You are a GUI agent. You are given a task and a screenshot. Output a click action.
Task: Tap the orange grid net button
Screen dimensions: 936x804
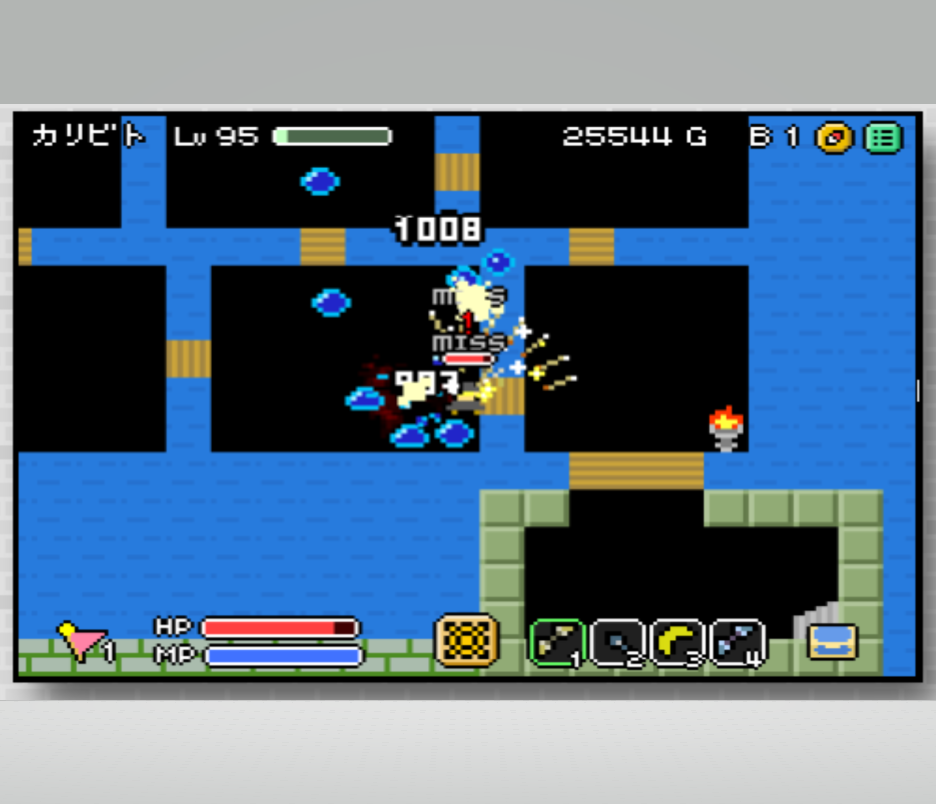pyautogui.click(x=466, y=641)
